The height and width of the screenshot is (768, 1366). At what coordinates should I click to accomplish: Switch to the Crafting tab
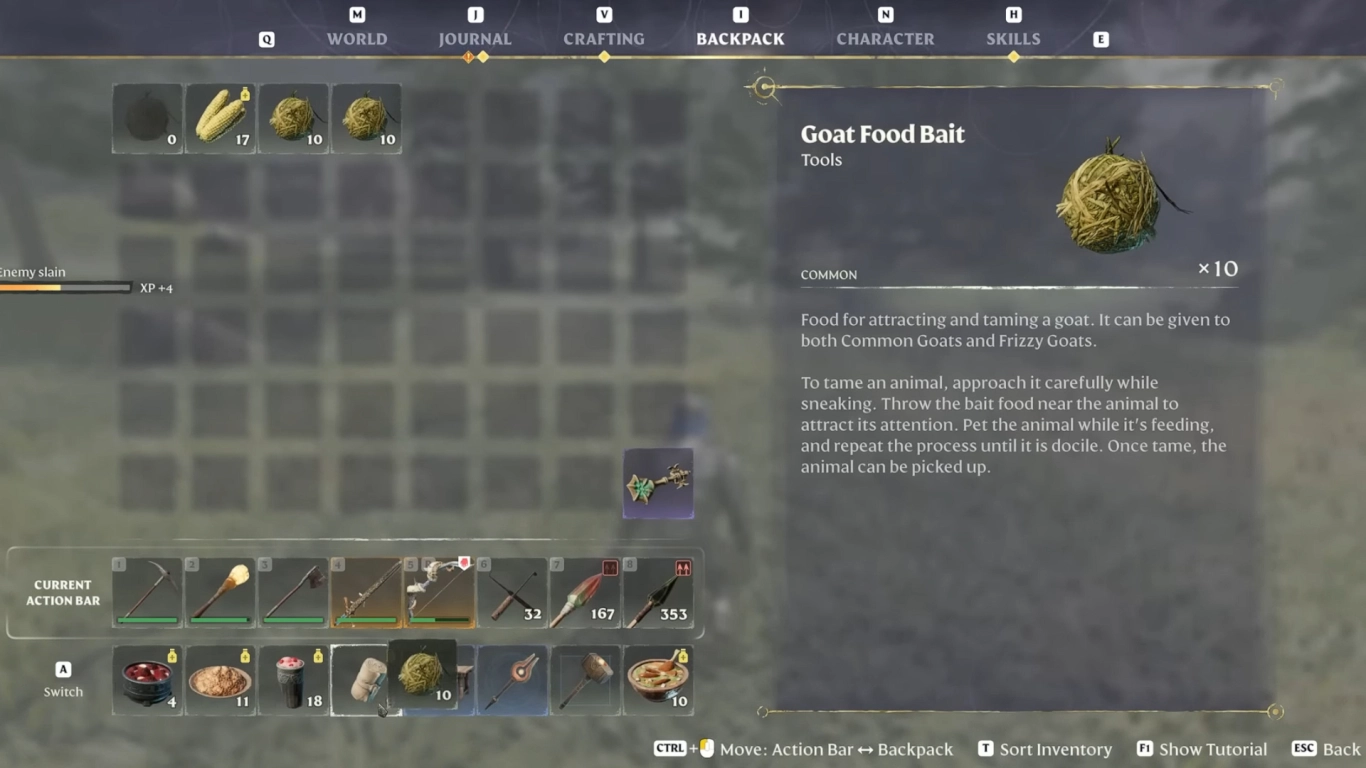603,39
